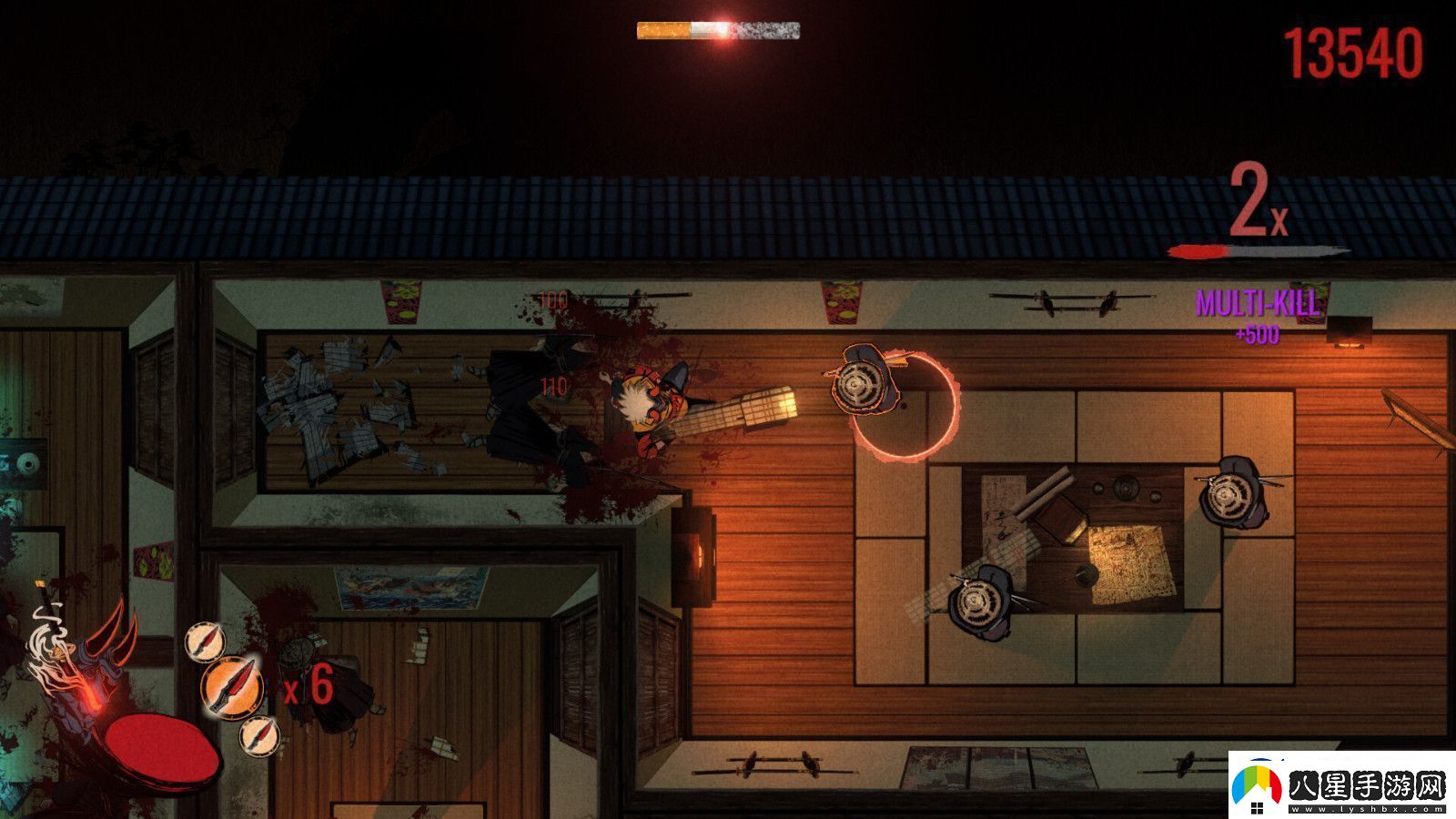Expand the +500 bonus points label
This screenshot has height=819, width=1456.
[1257, 337]
